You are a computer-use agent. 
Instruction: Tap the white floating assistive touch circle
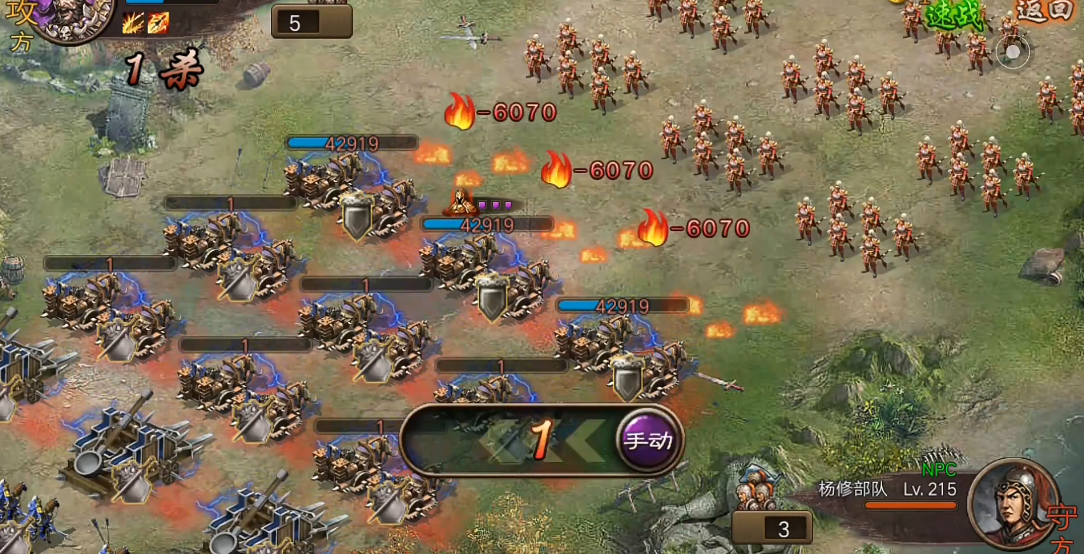click(1012, 52)
